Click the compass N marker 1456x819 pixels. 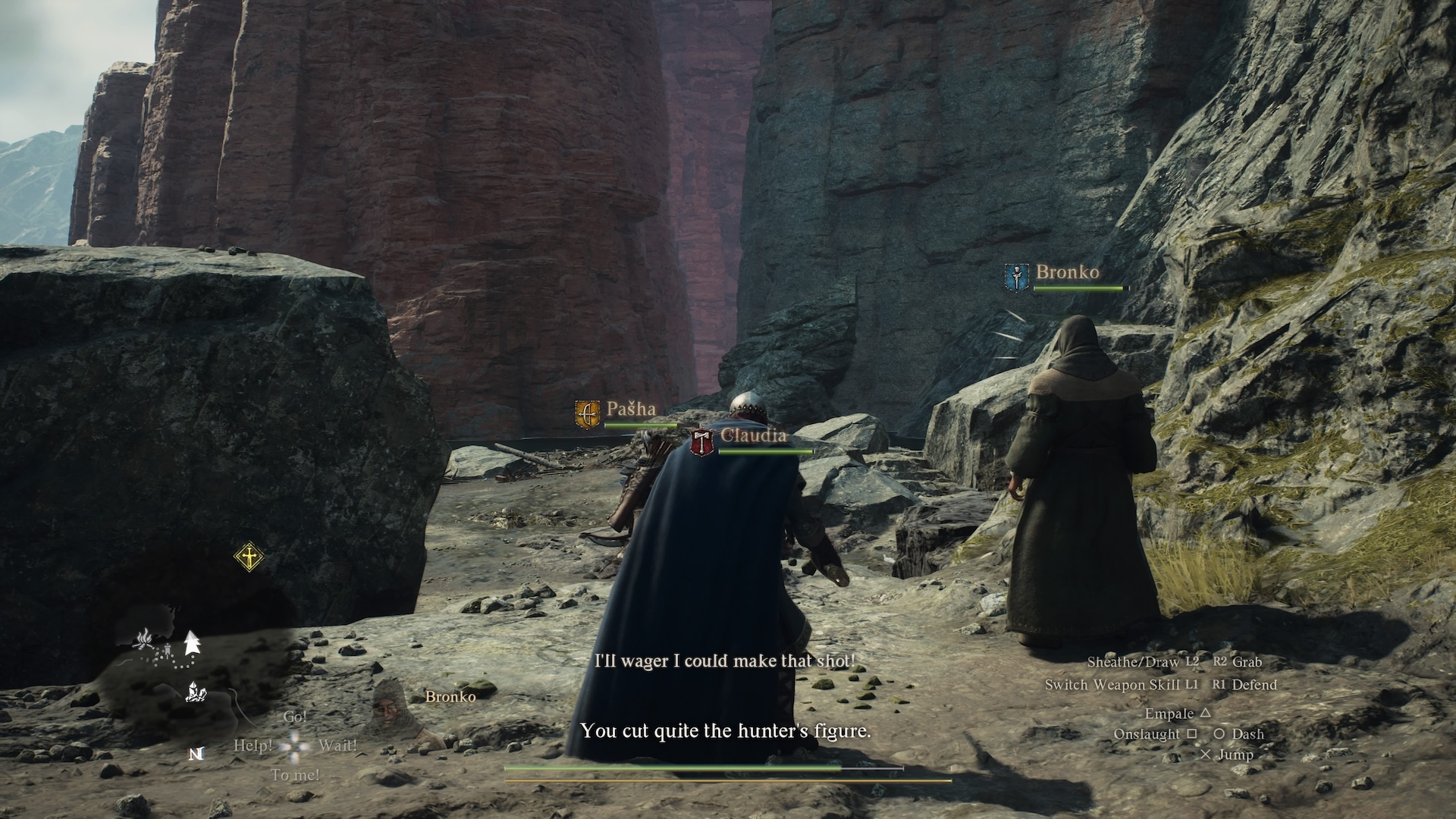pyautogui.click(x=196, y=754)
